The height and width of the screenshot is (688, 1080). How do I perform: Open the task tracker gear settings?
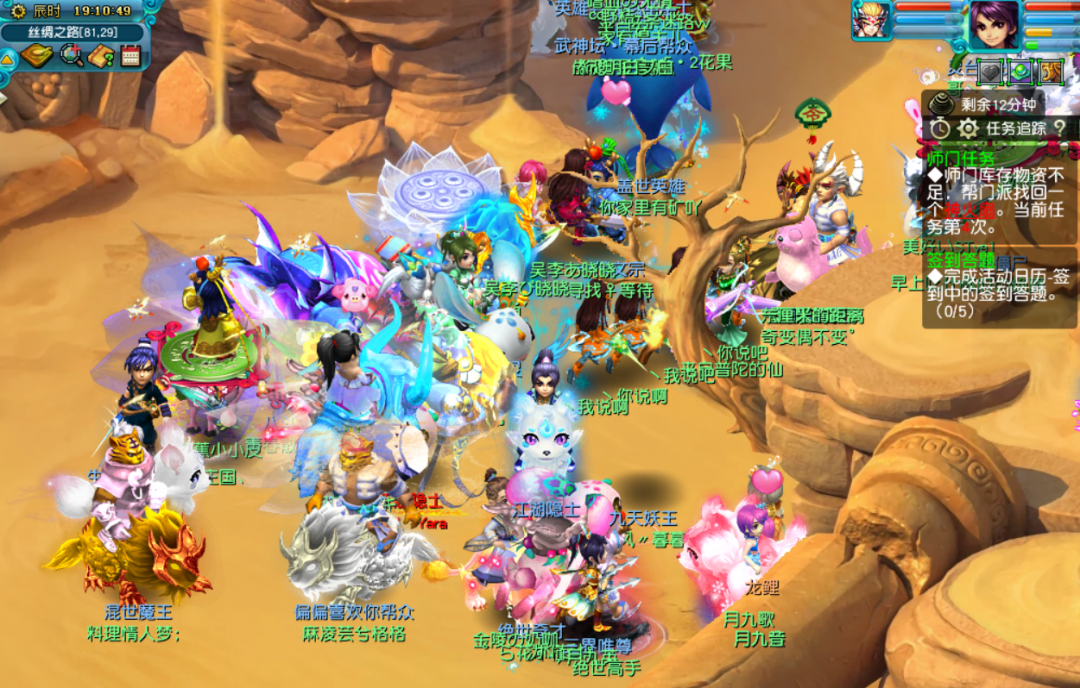(x=967, y=128)
